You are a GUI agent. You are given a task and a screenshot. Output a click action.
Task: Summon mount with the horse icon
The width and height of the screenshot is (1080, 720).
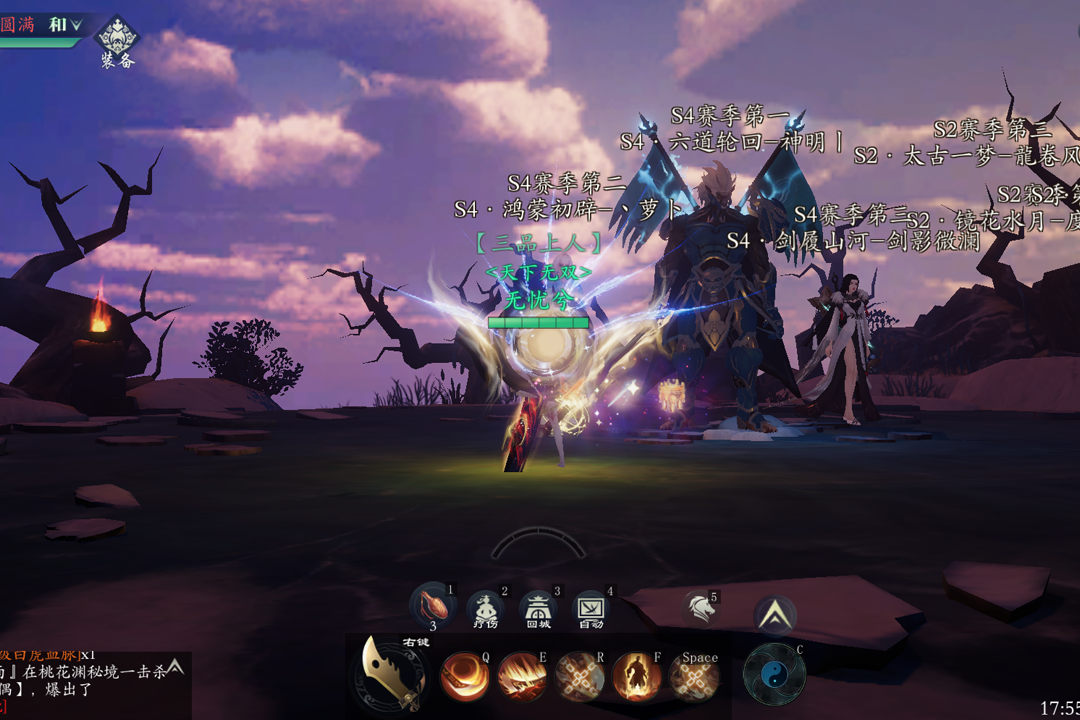tap(699, 607)
